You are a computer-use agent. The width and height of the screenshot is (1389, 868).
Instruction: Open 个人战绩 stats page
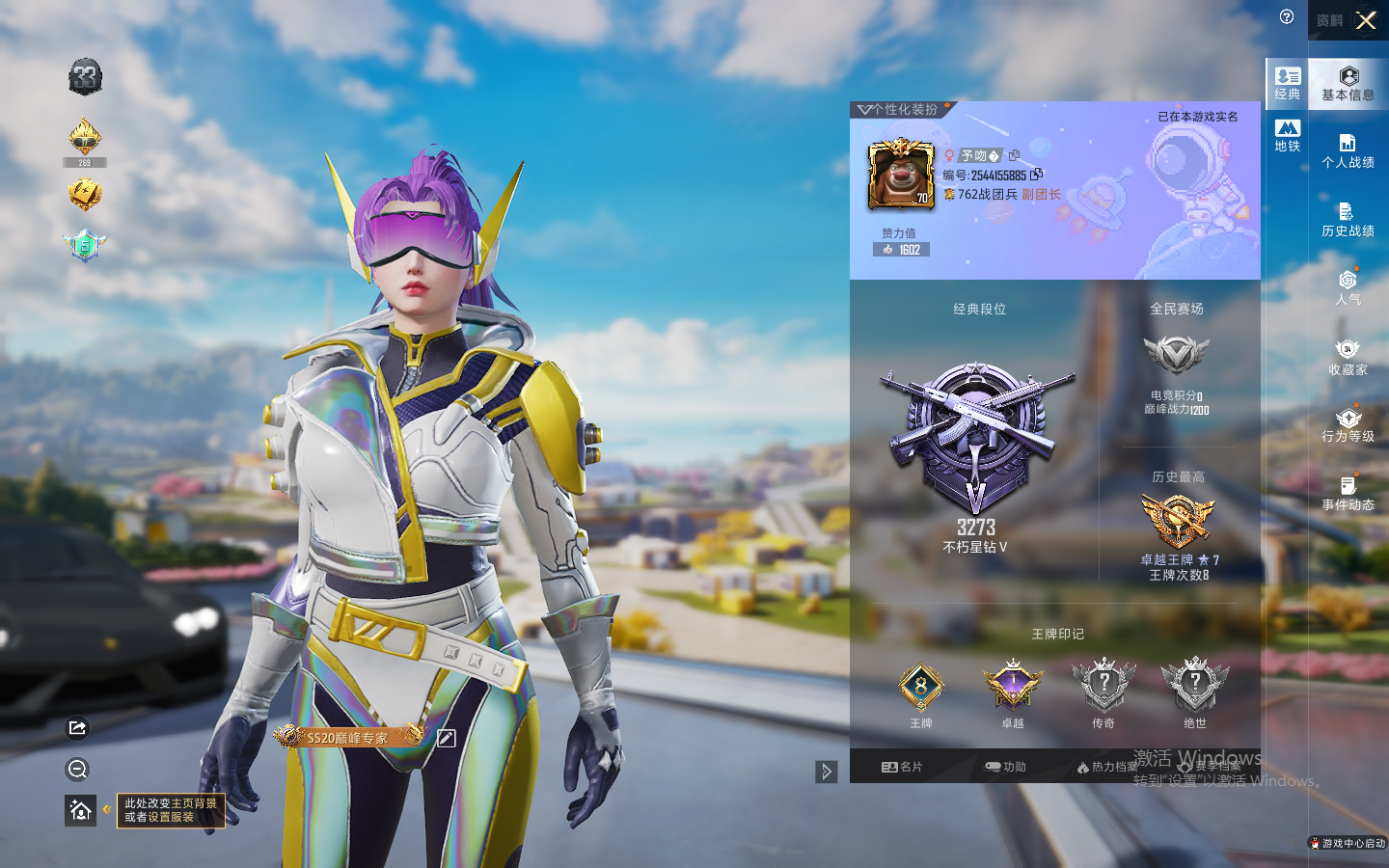tap(1348, 151)
